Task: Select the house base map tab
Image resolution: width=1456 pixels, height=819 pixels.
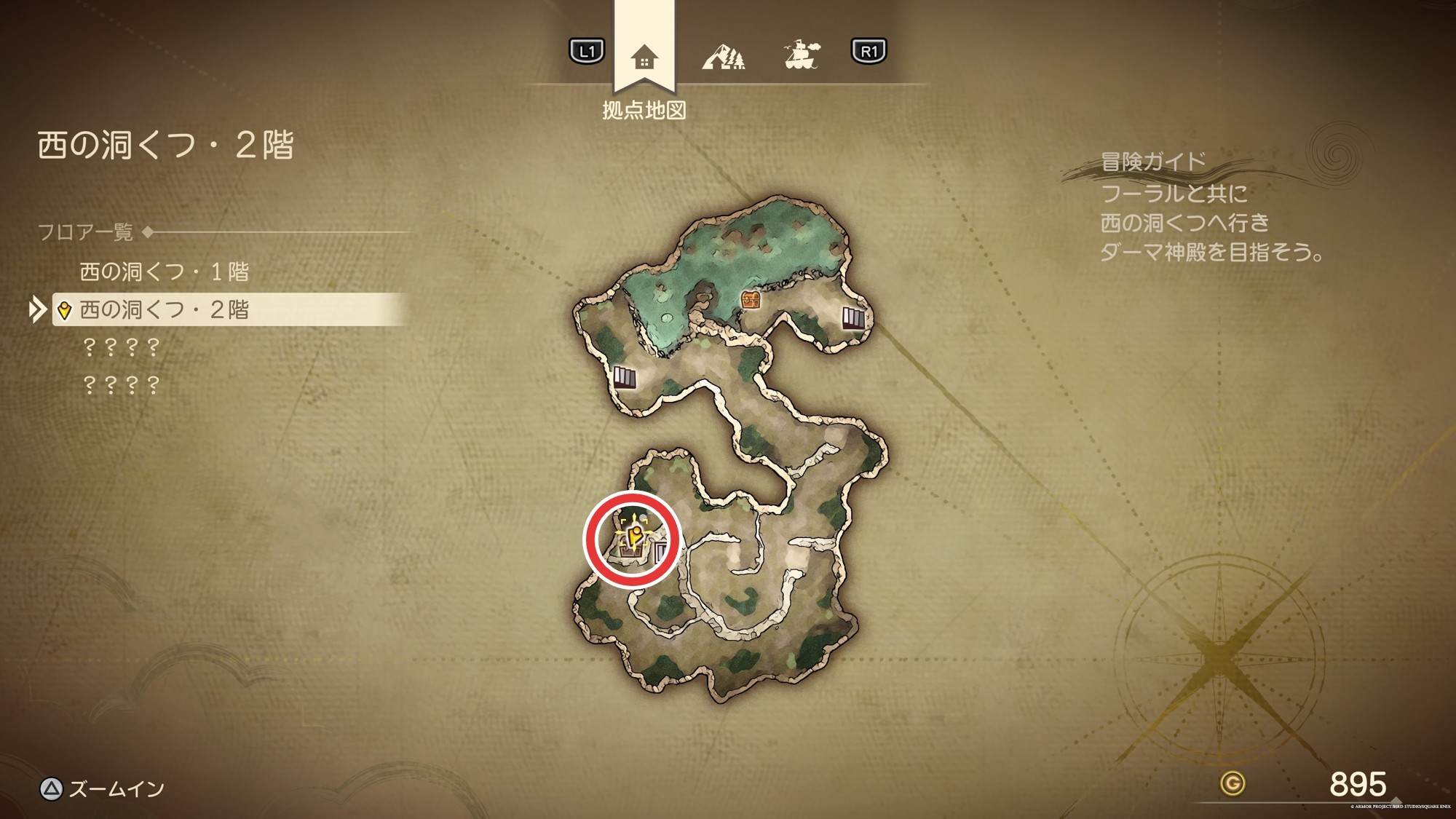Action: [x=644, y=57]
